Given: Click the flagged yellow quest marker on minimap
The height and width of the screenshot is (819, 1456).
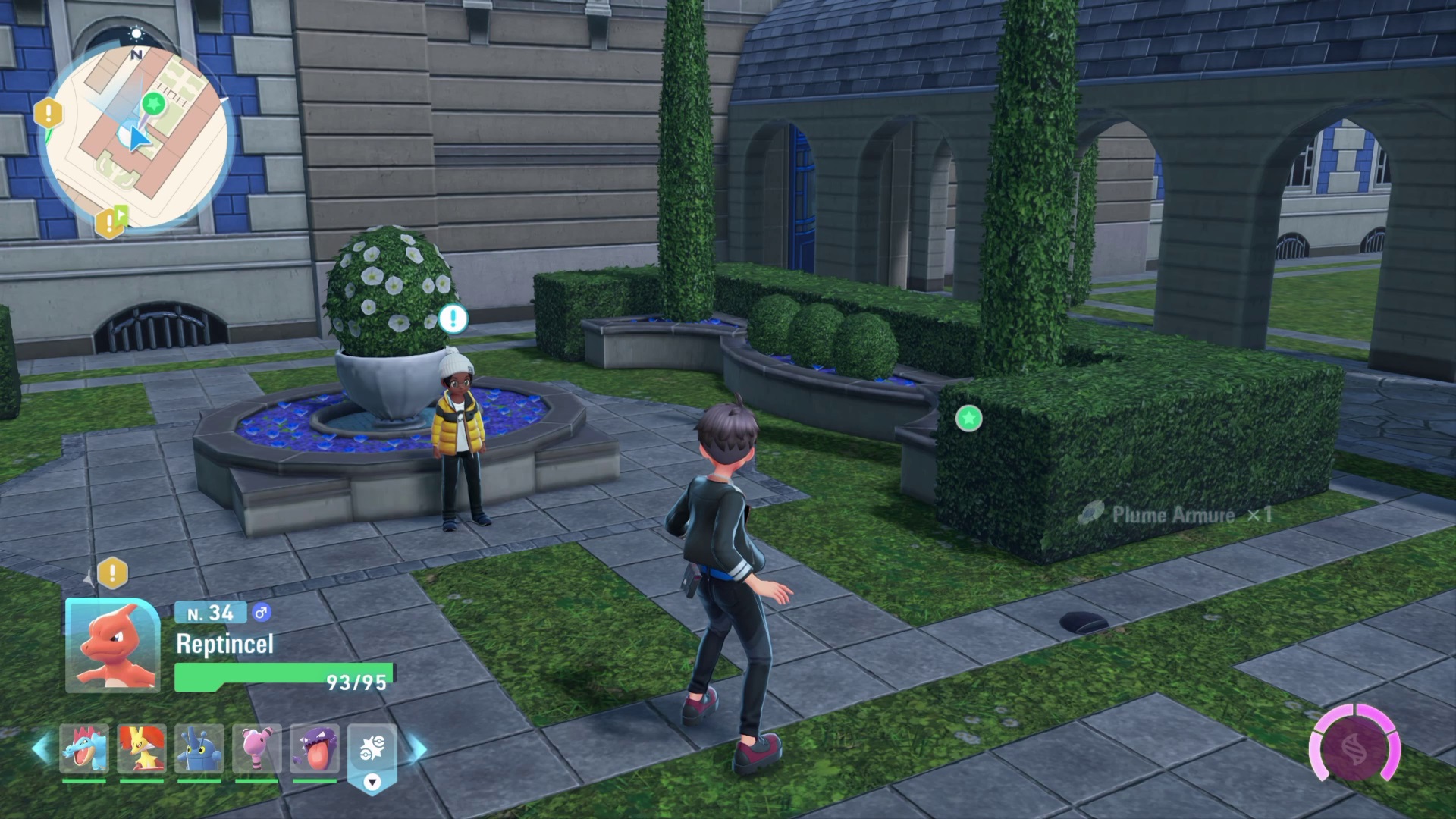Looking at the screenshot, I should (x=110, y=222).
